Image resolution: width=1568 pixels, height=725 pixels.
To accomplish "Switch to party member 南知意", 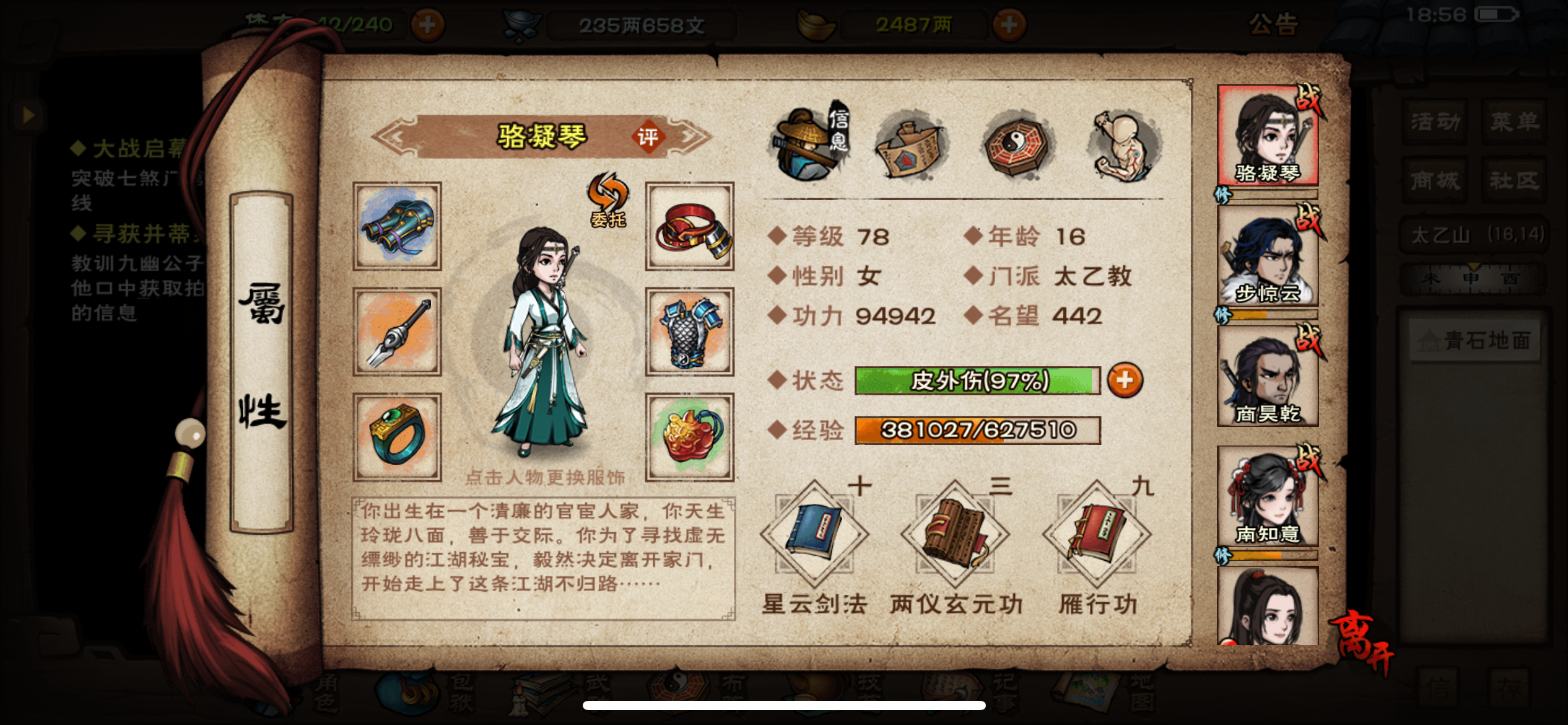I will click(1267, 496).
